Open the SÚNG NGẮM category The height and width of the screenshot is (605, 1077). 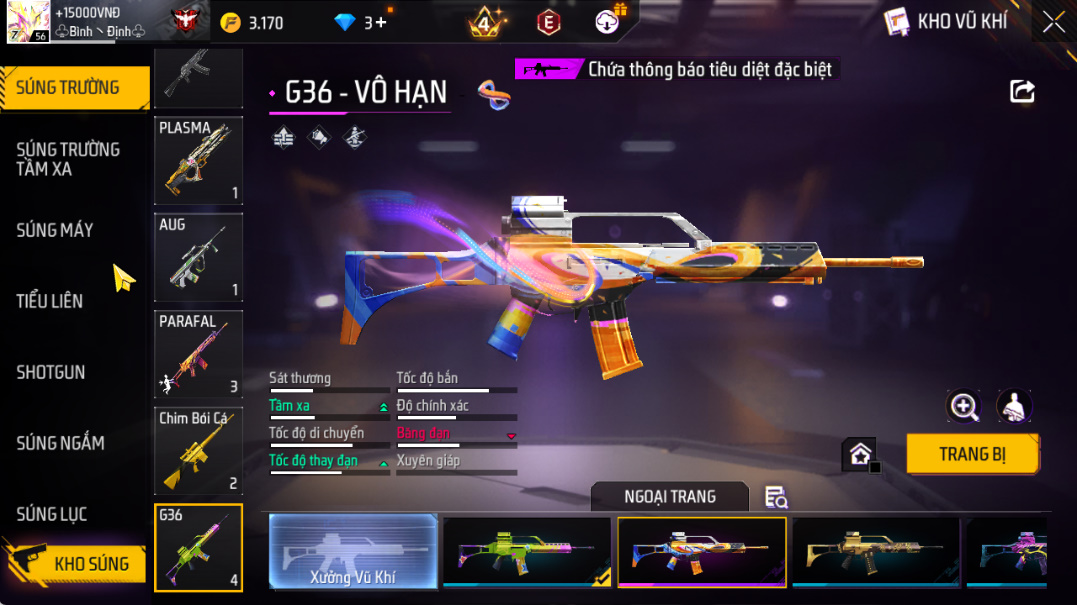(x=60, y=443)
